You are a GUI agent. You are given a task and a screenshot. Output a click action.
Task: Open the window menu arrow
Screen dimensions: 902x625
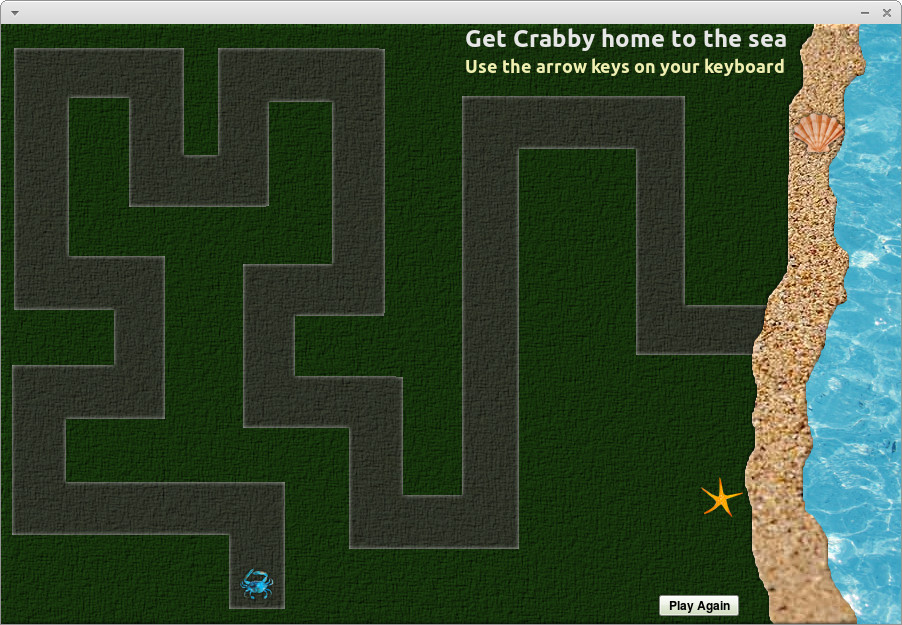point(14,12)
